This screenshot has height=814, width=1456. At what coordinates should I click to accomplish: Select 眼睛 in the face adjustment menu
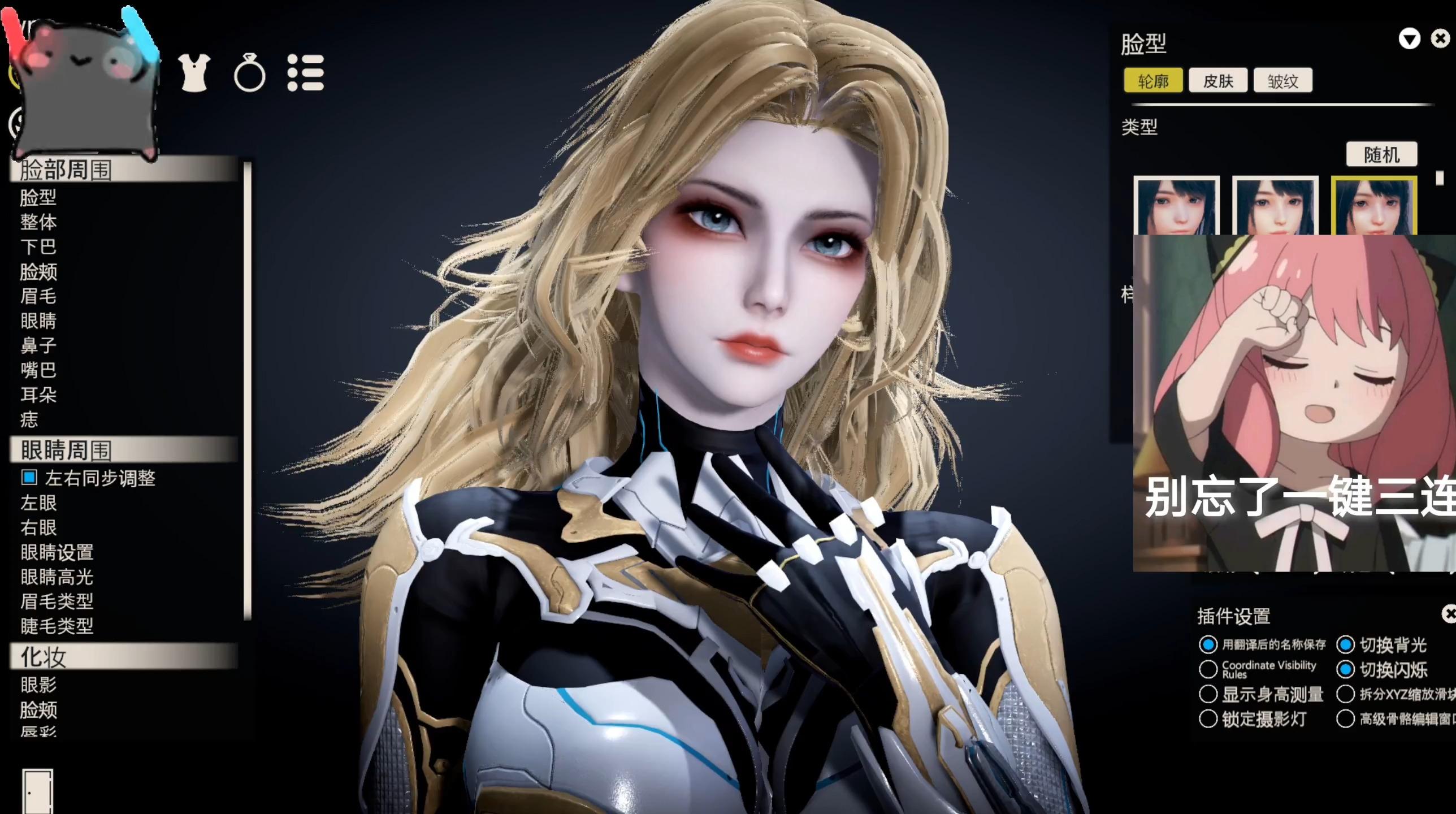[38, 321]
